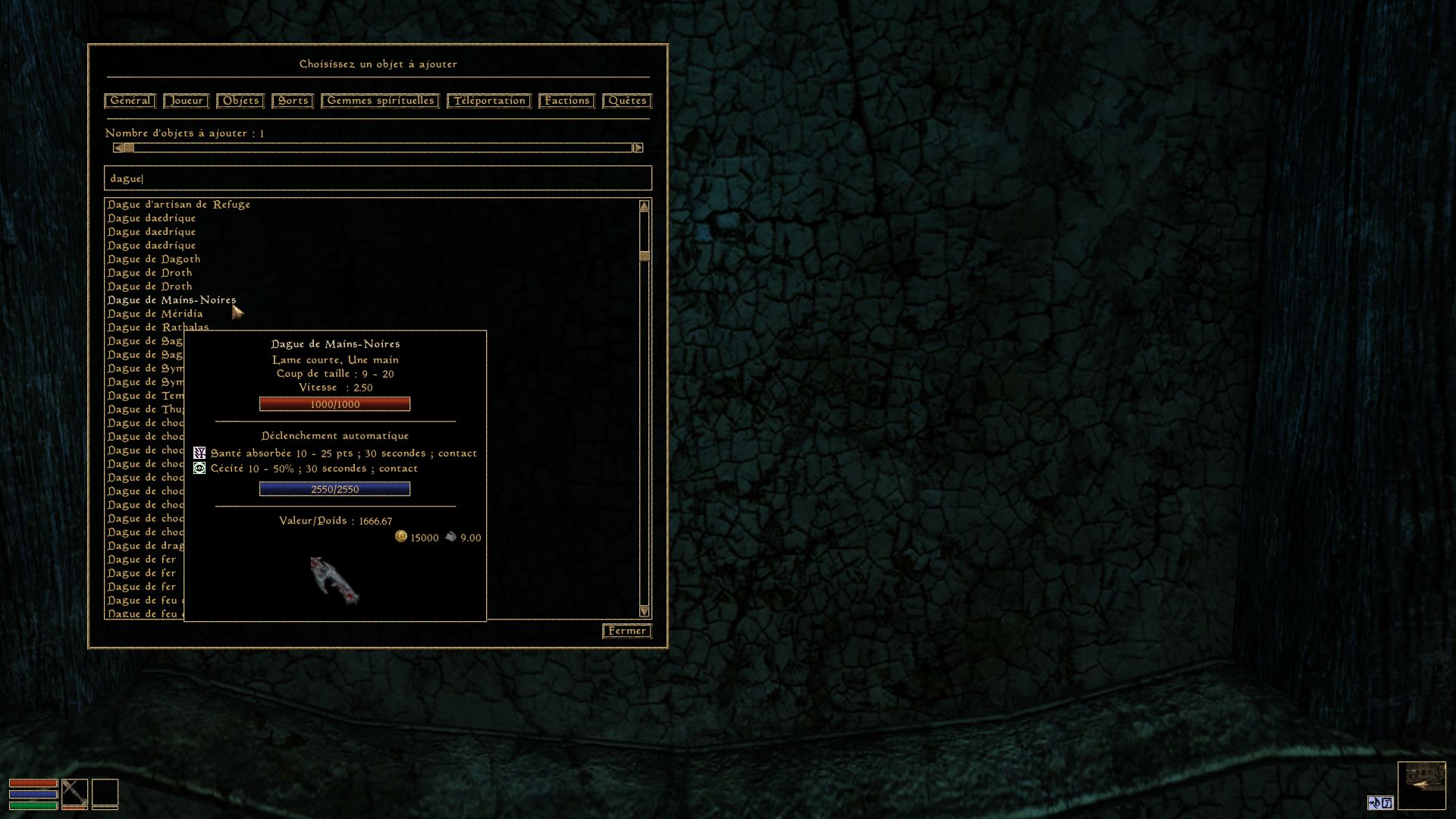Close the menu with Fermer
Viewport: 1456px width, 819px height.
tap(627, 631)
